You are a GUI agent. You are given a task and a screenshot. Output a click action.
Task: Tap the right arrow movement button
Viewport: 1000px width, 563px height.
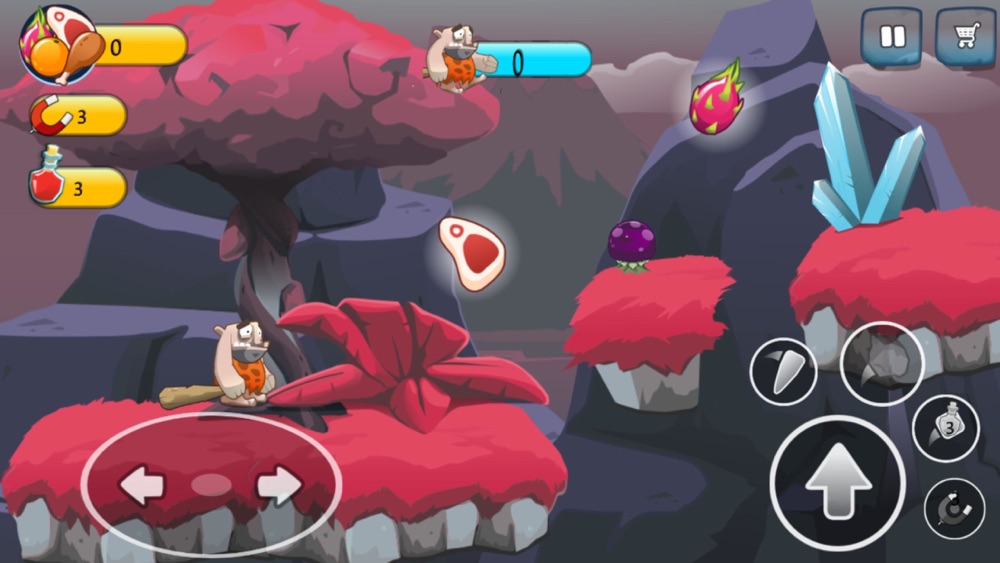[279, 485]
